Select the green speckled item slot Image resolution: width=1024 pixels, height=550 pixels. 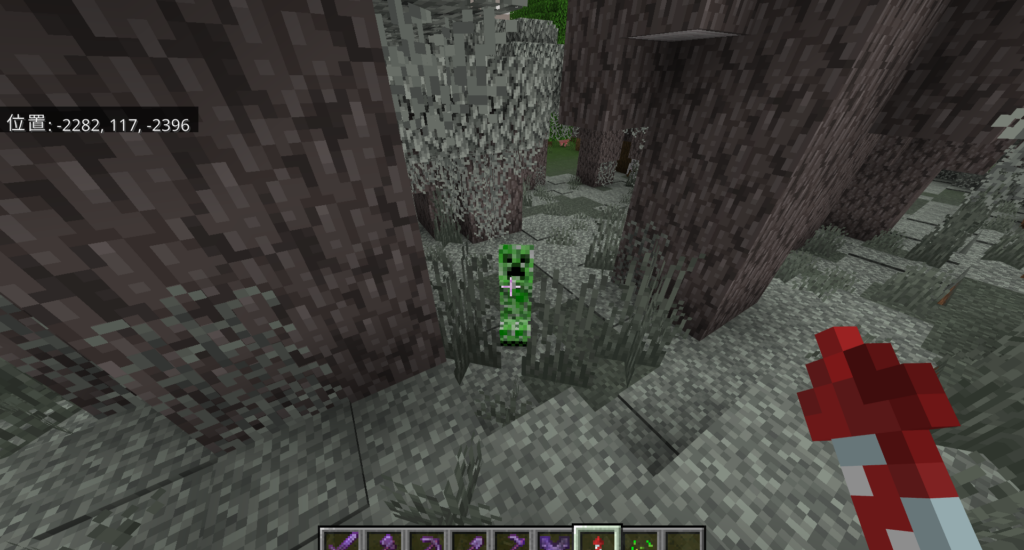pyautogui.click(x=640, y=541)
